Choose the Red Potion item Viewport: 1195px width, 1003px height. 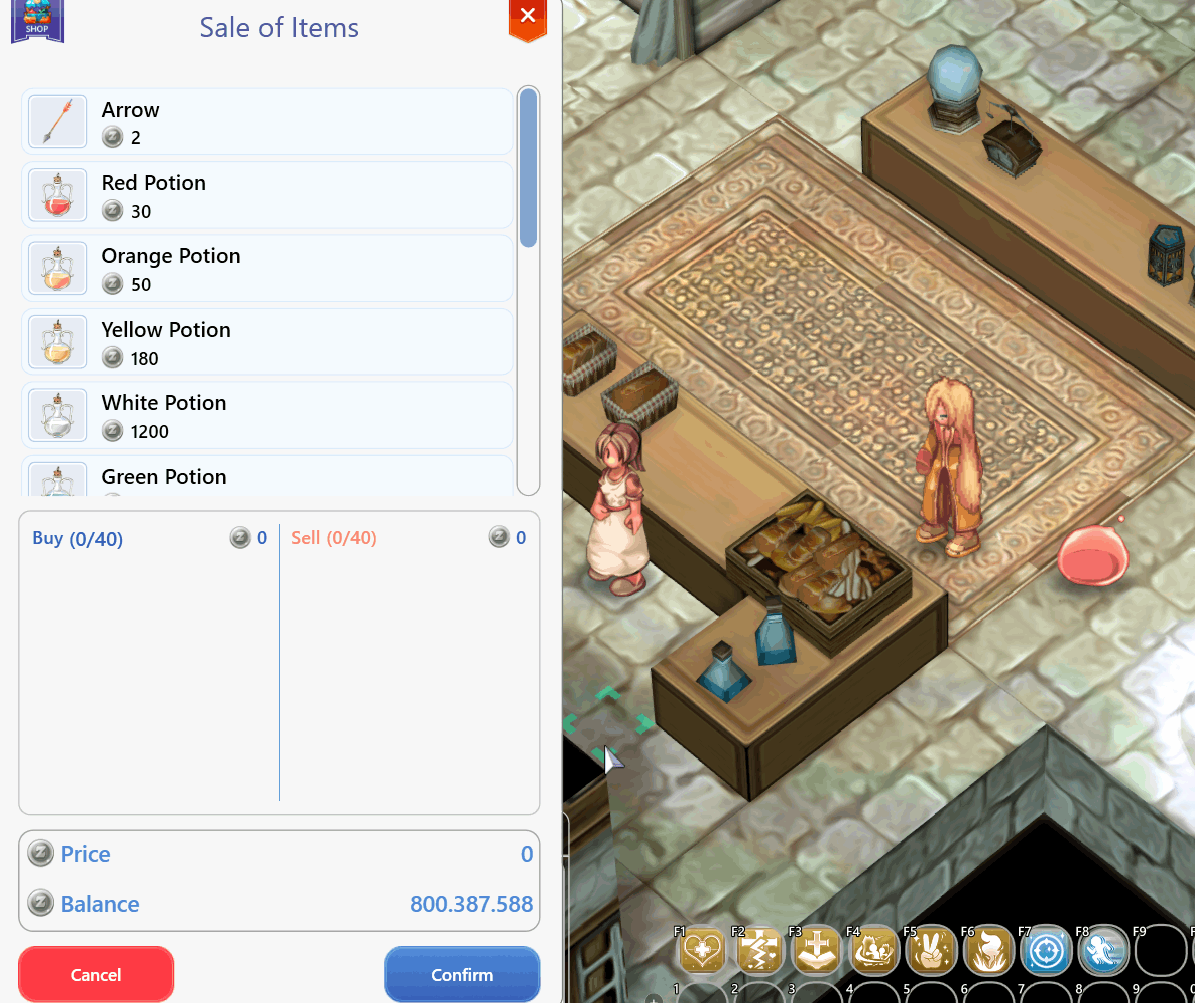(x=267, y=196)
